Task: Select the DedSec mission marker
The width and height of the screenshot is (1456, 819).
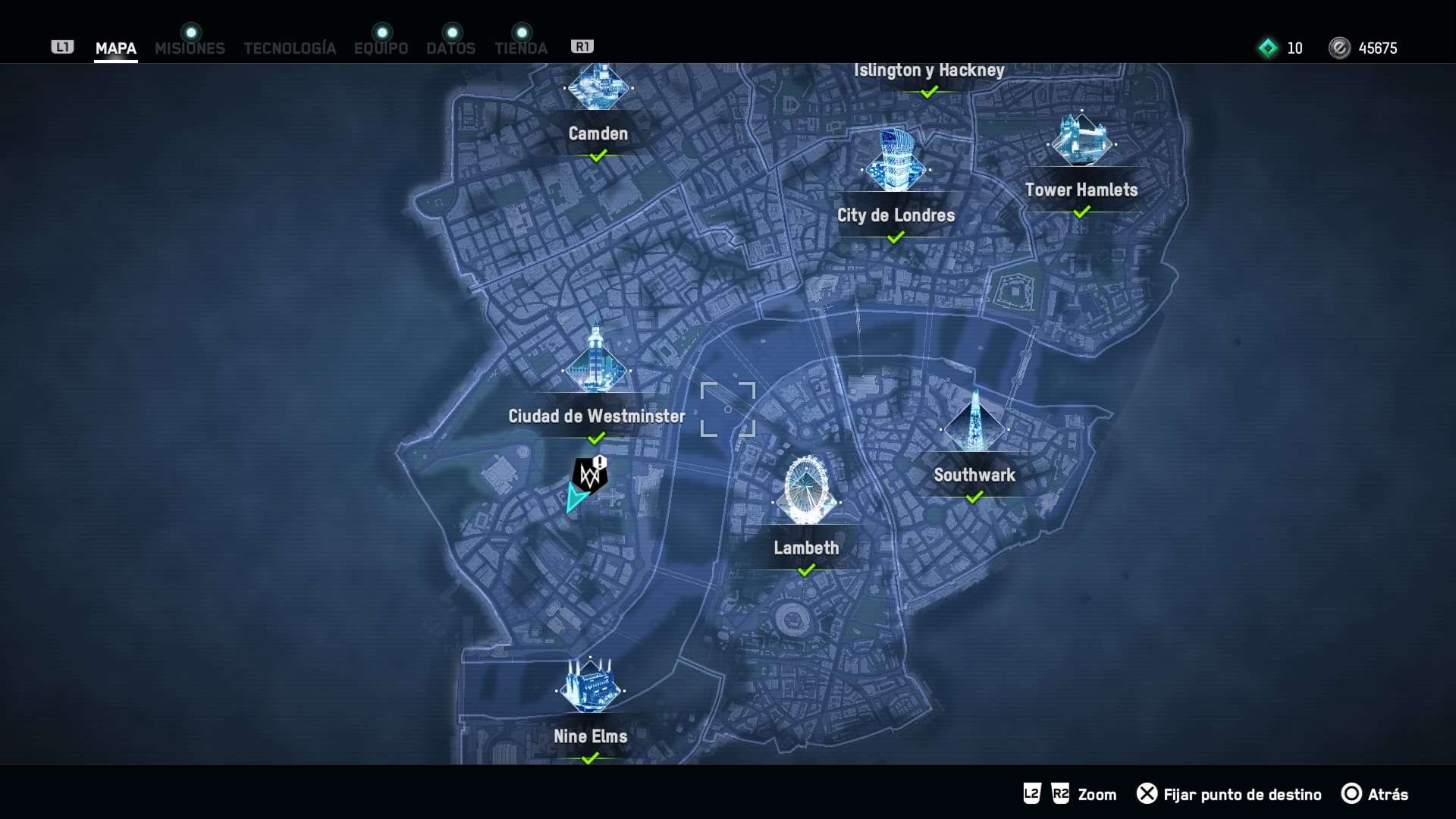Action: [590, 475]
